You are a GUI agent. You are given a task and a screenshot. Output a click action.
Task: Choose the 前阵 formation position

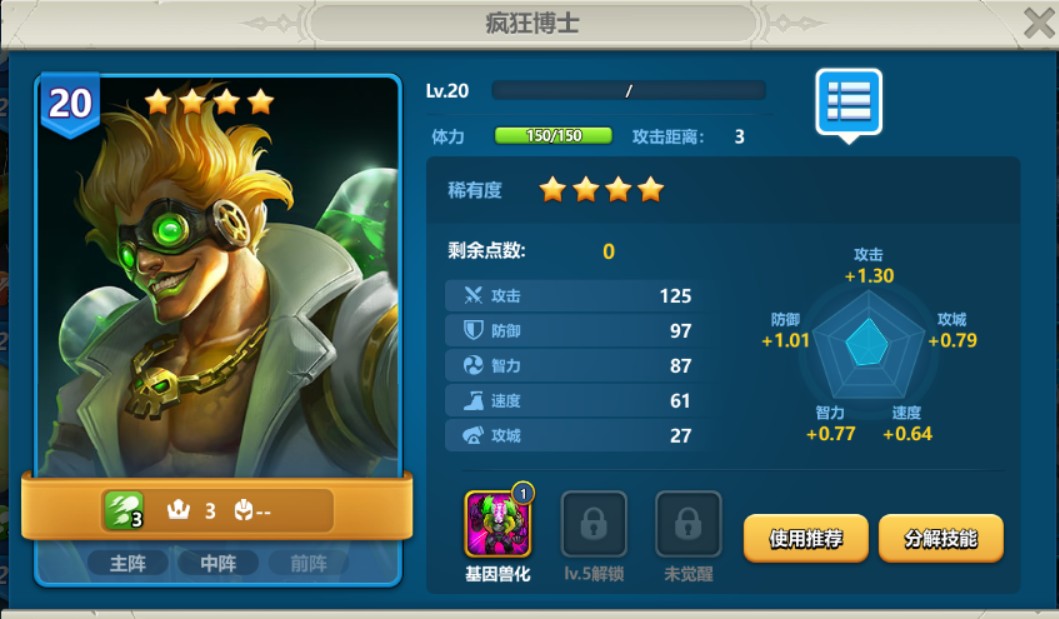tap(308, 564)
